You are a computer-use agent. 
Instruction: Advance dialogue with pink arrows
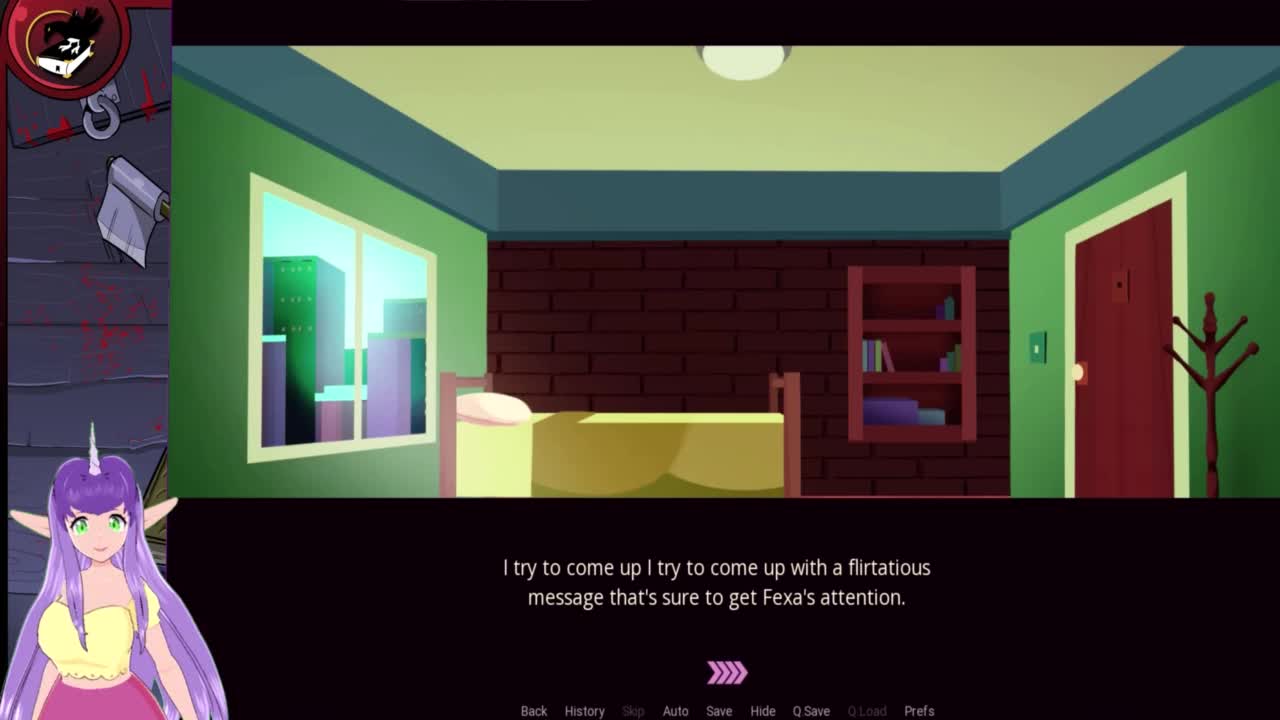727,673
